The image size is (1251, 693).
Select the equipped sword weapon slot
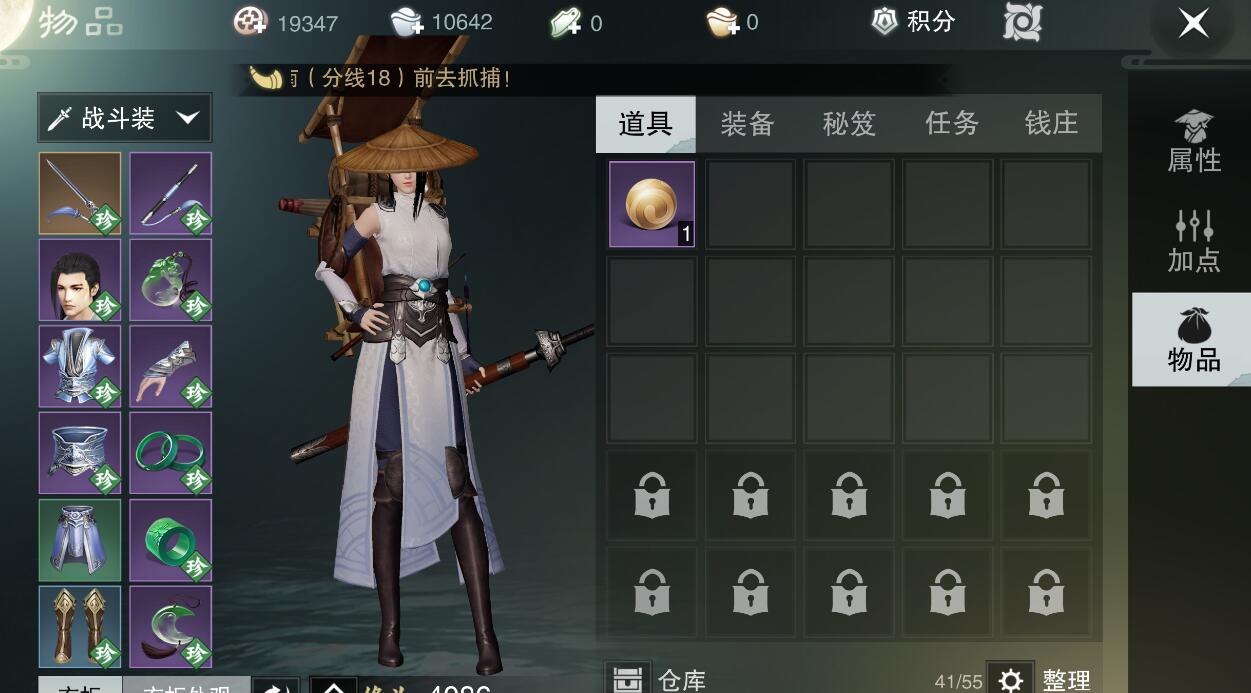80,193
